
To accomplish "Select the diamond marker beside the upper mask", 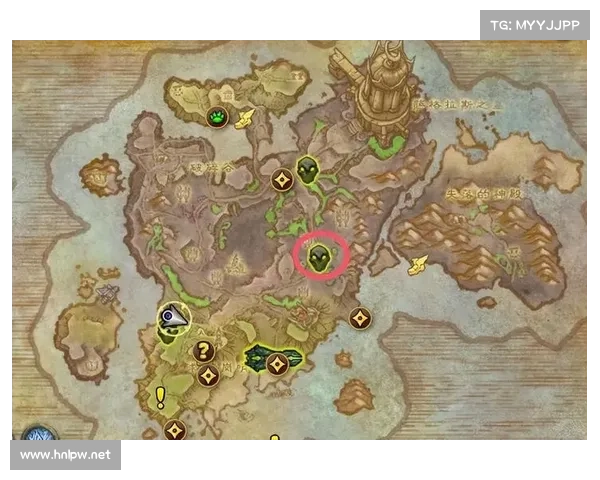I will point(282,180).
